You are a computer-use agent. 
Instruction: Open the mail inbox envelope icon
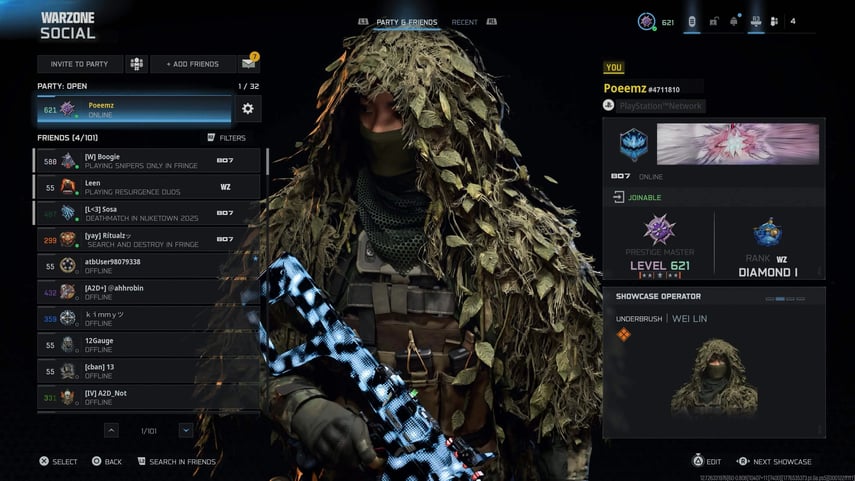[x=249, y=64]
